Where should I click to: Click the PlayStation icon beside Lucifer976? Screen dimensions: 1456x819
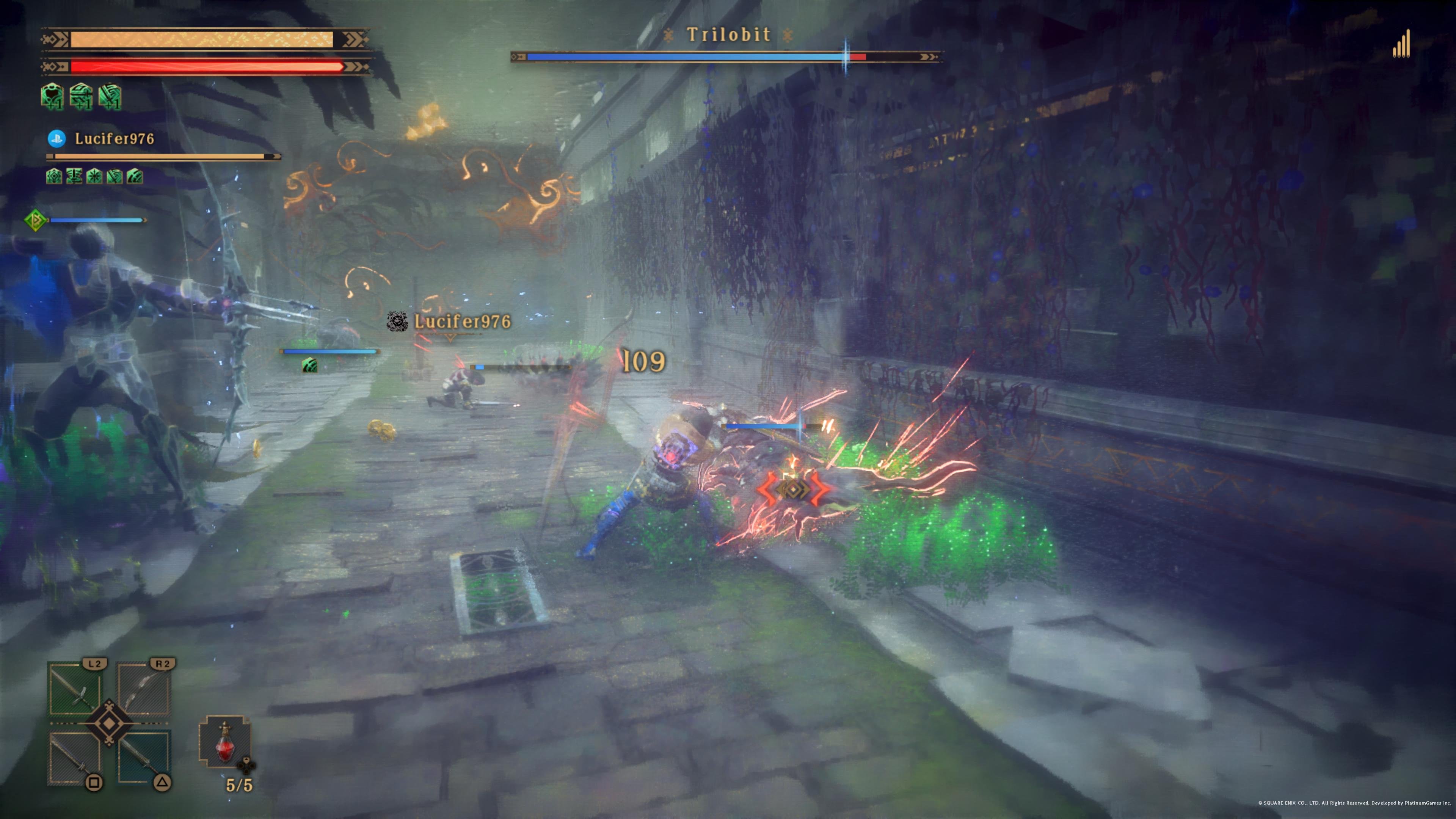[x=56, y=138]
